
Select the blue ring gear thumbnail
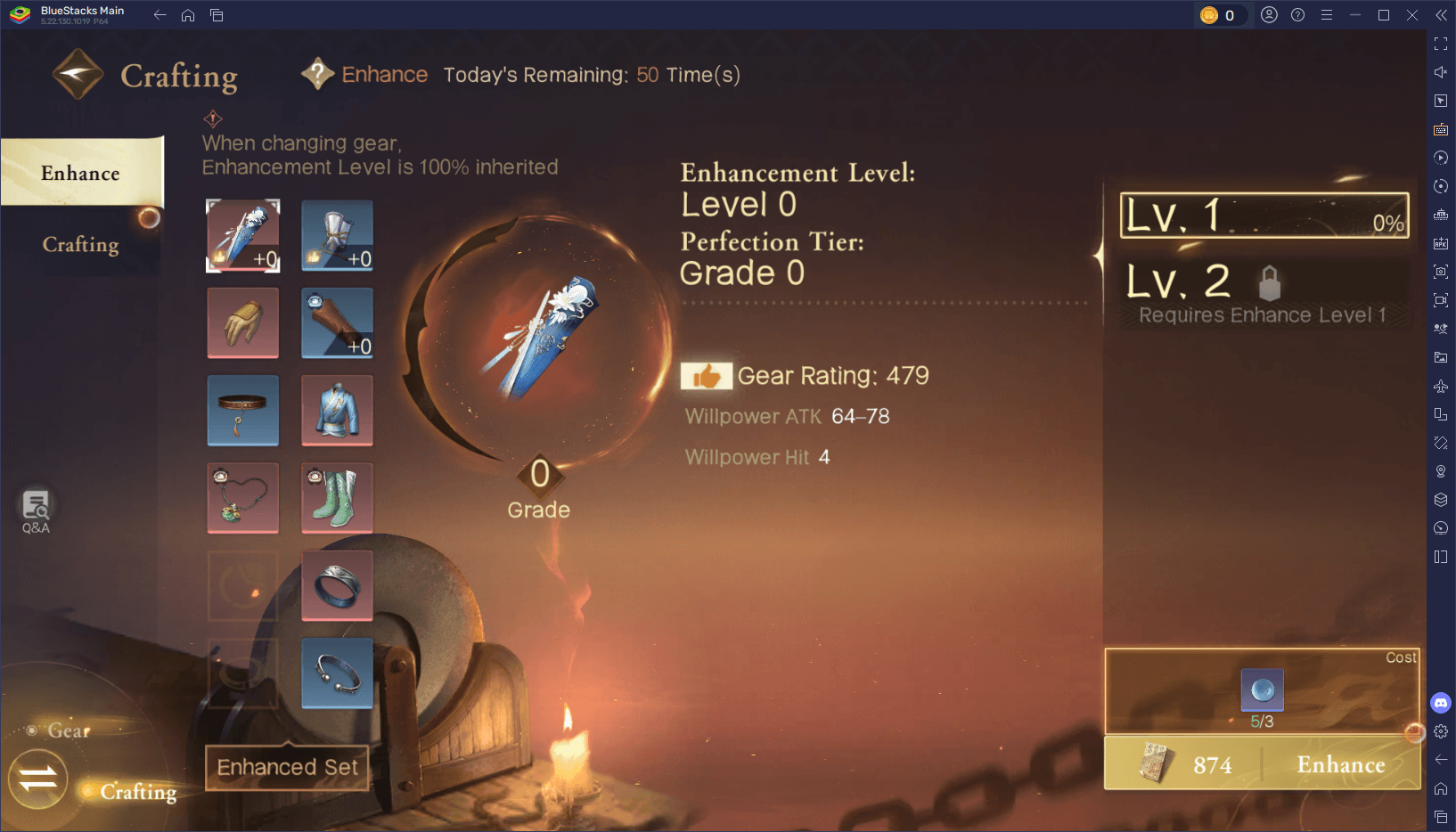click(x=337, y=585)
